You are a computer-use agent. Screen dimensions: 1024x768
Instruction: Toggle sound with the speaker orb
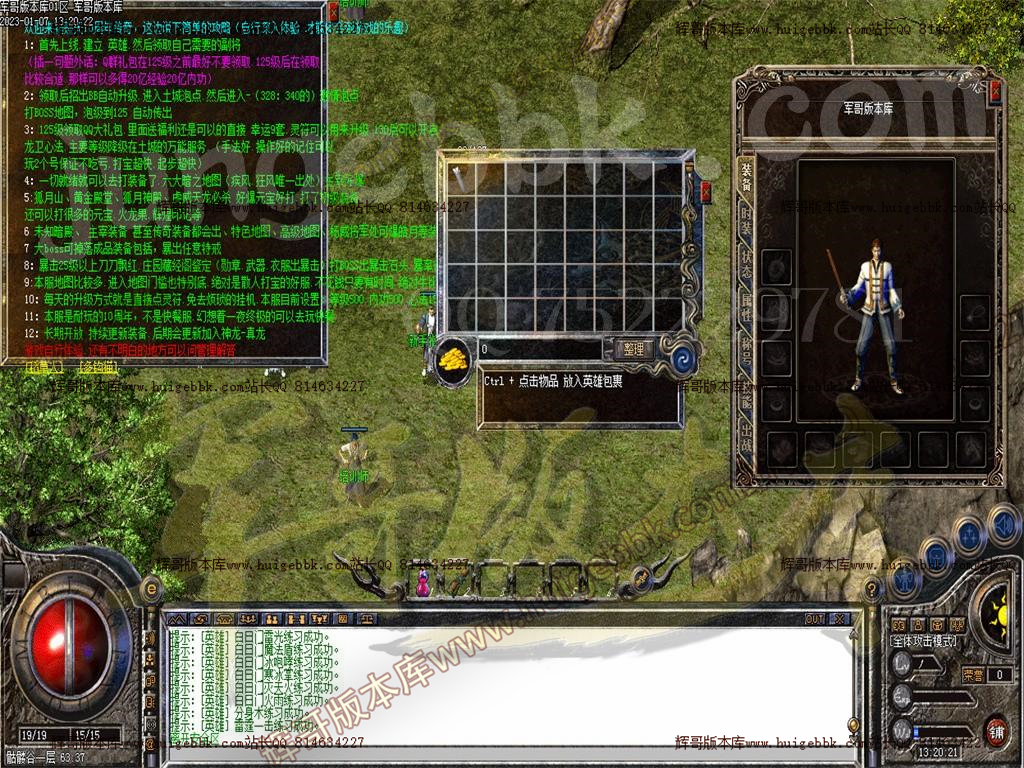[1003, 522]
